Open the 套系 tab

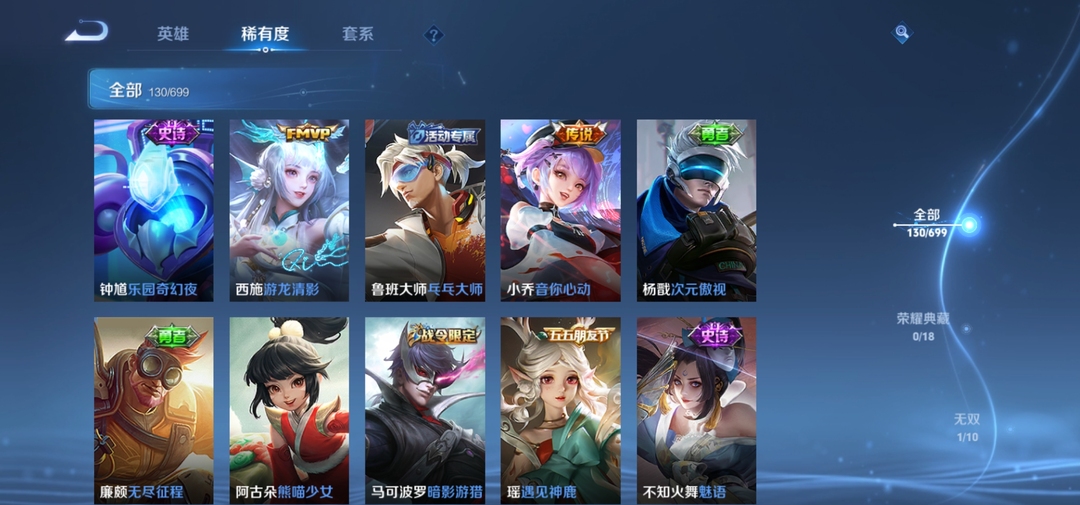pos(357,34)
